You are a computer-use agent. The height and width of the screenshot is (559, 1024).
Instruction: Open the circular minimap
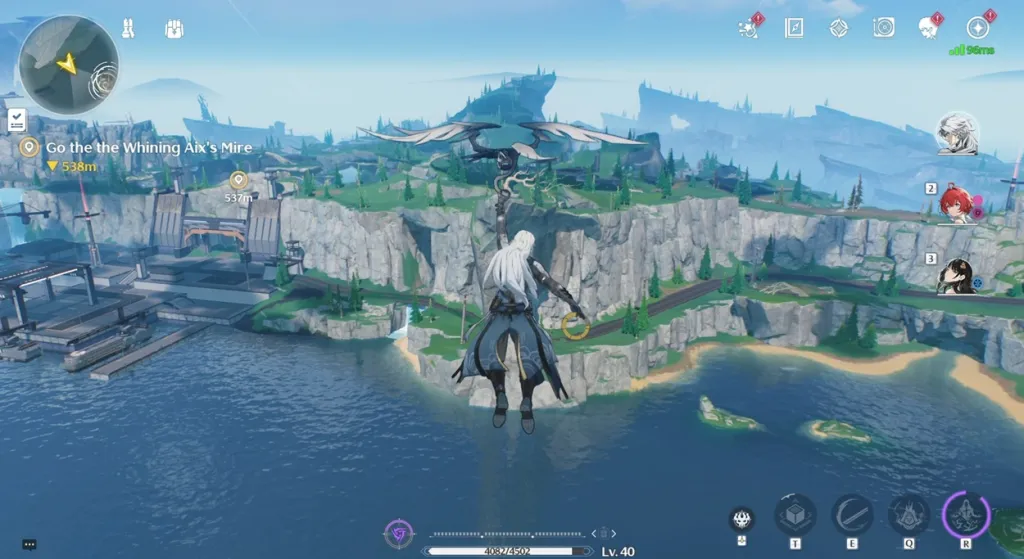(69, 64)
